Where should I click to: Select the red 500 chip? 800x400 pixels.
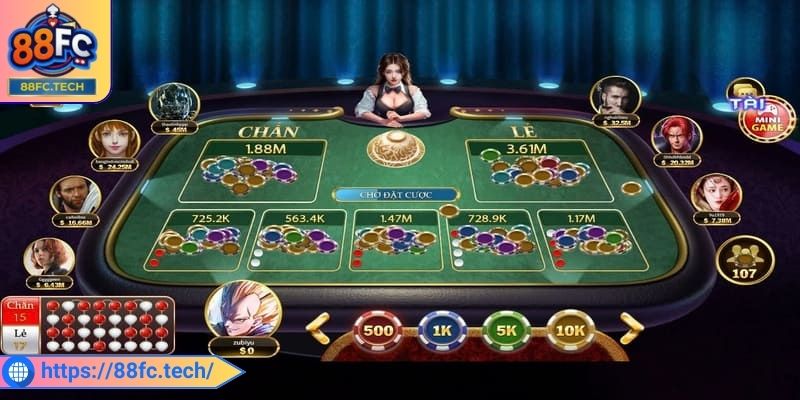click(377, 330)
